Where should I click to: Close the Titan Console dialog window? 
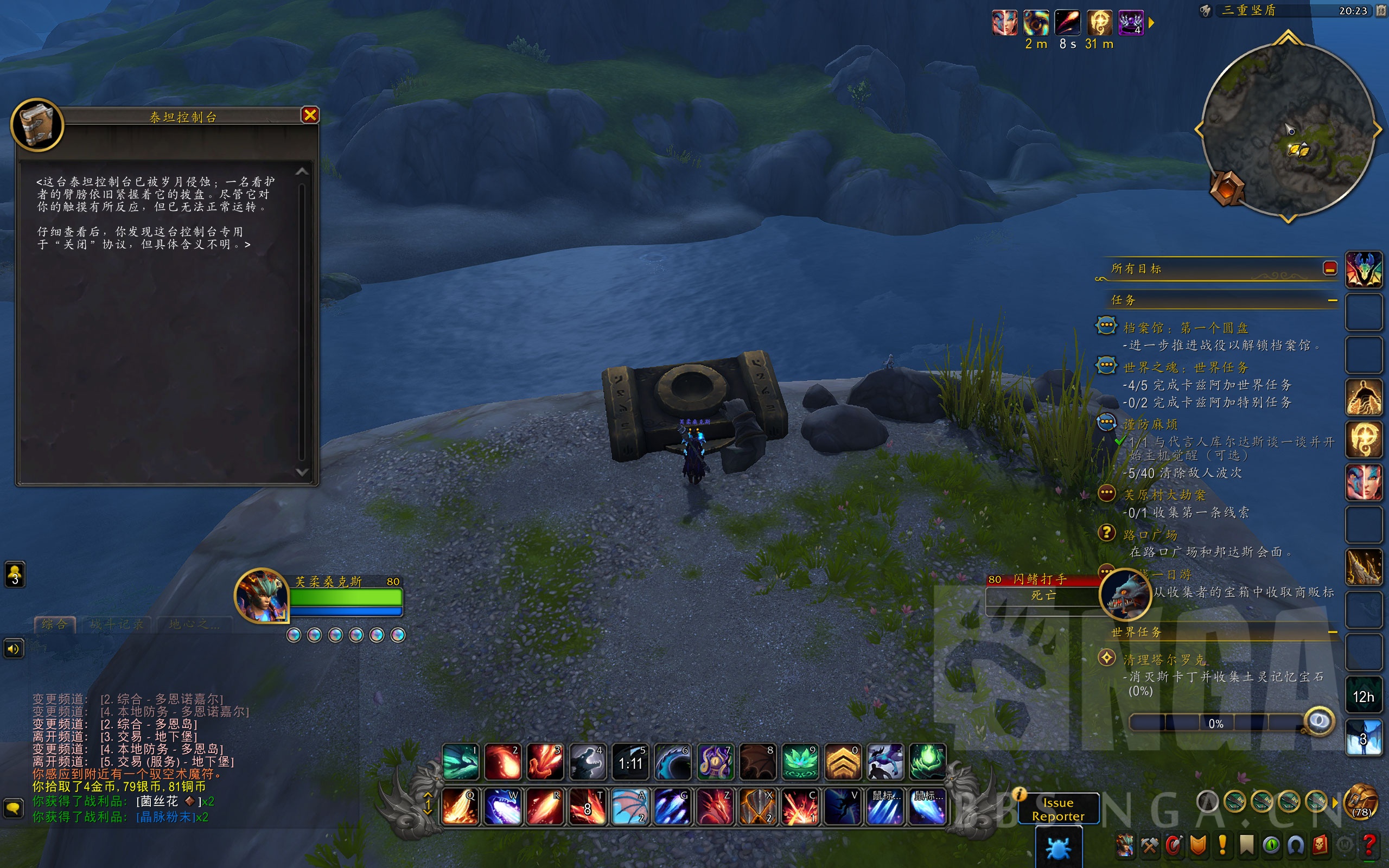point(310,116)
